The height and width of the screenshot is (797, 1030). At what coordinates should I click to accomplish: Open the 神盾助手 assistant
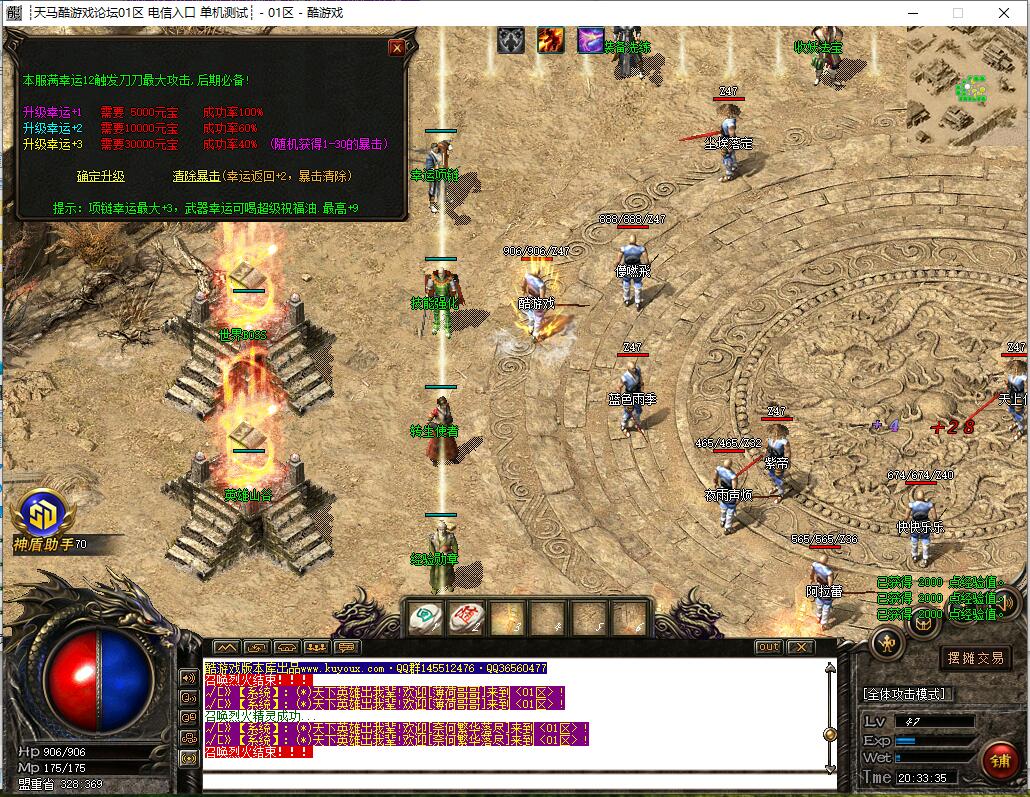point(44,513)
